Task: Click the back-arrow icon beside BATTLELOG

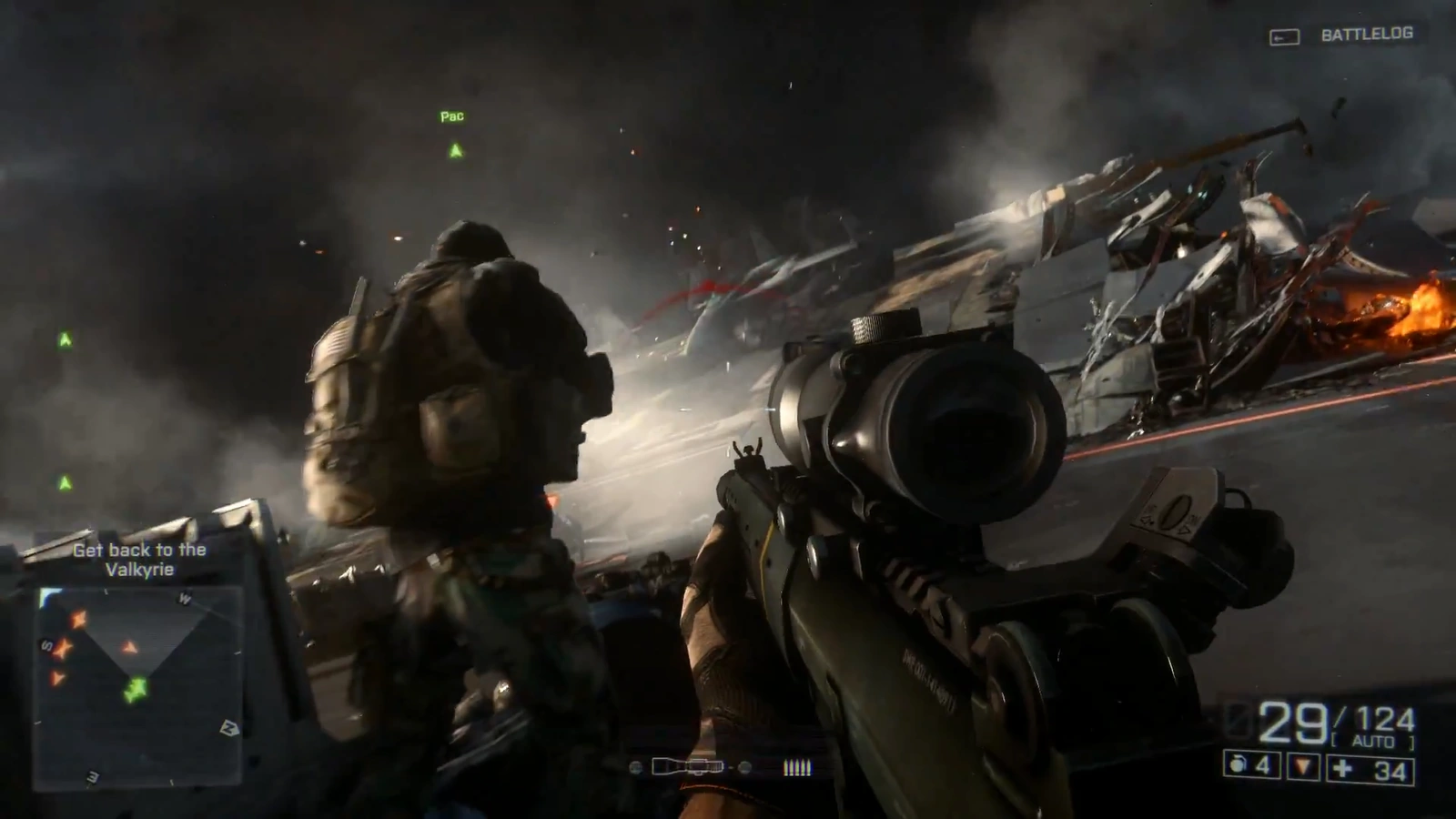Action: pos(1284,35)
